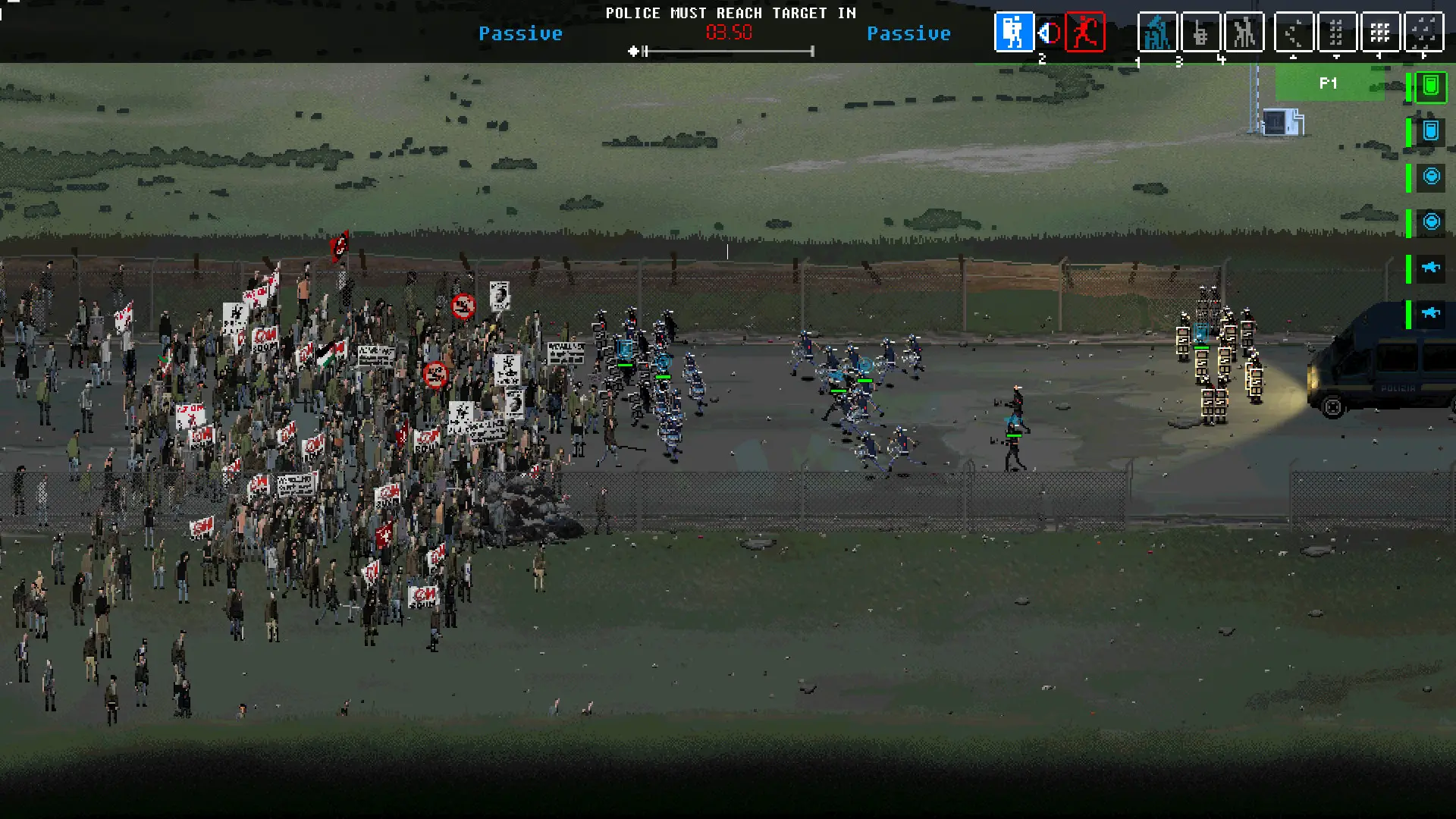Select the blue police officer stance icon
The height and width of the screenshot is (819, 1456).
[x=1014, y=33]
